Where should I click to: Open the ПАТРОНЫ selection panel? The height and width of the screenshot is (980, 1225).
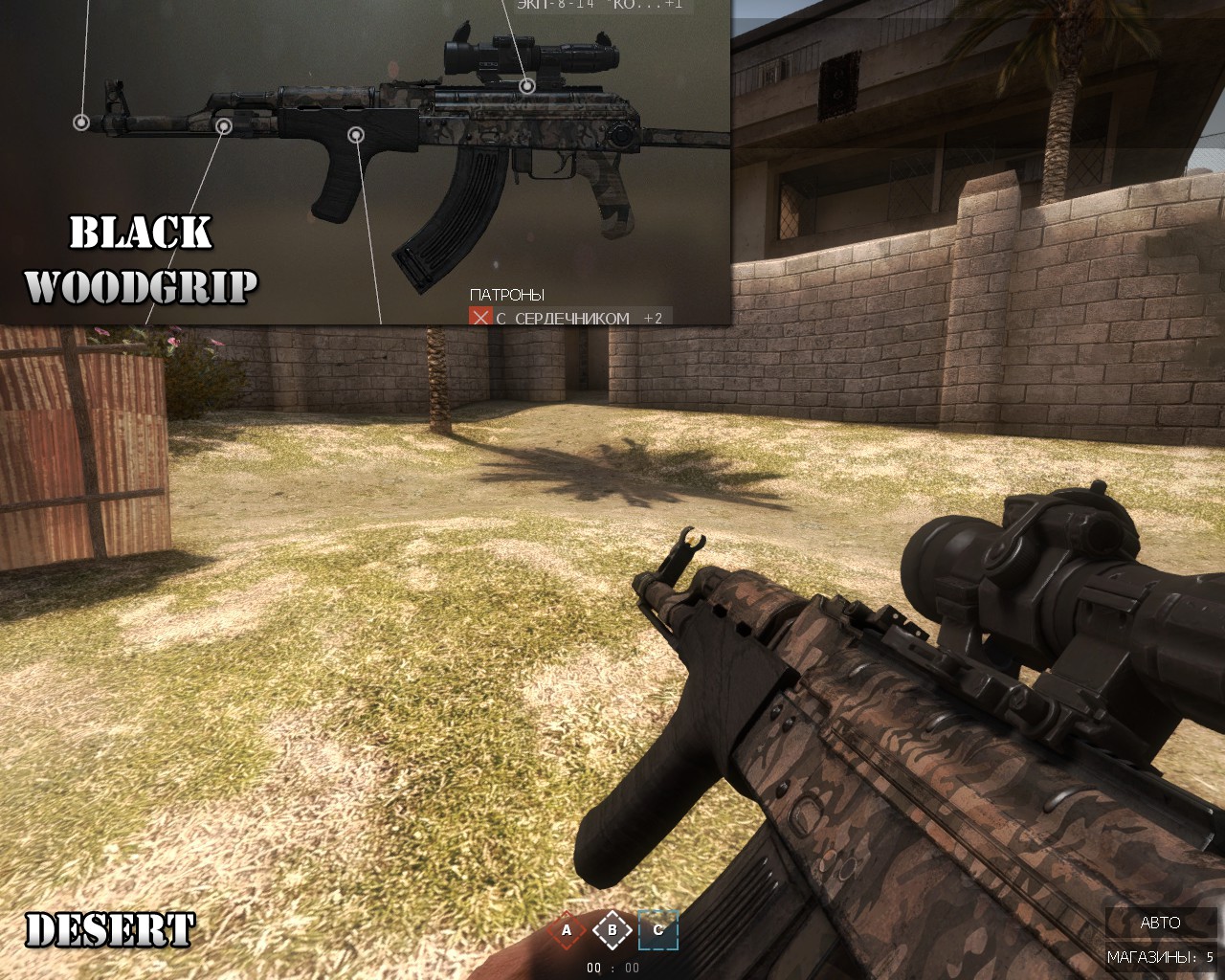(x=507, y=293)
